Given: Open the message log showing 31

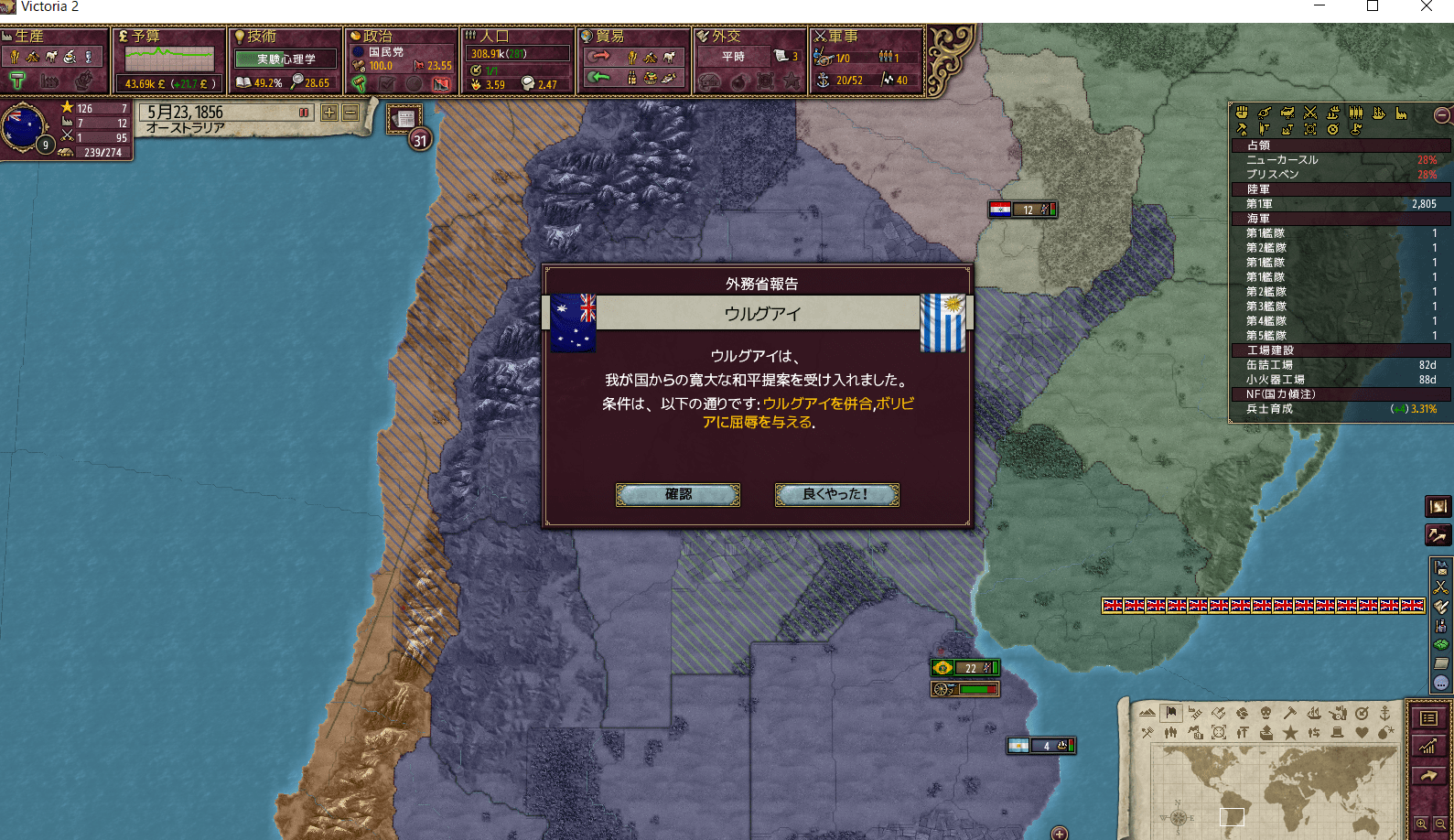Looking at the screenshot, I should tap(405, 120).
